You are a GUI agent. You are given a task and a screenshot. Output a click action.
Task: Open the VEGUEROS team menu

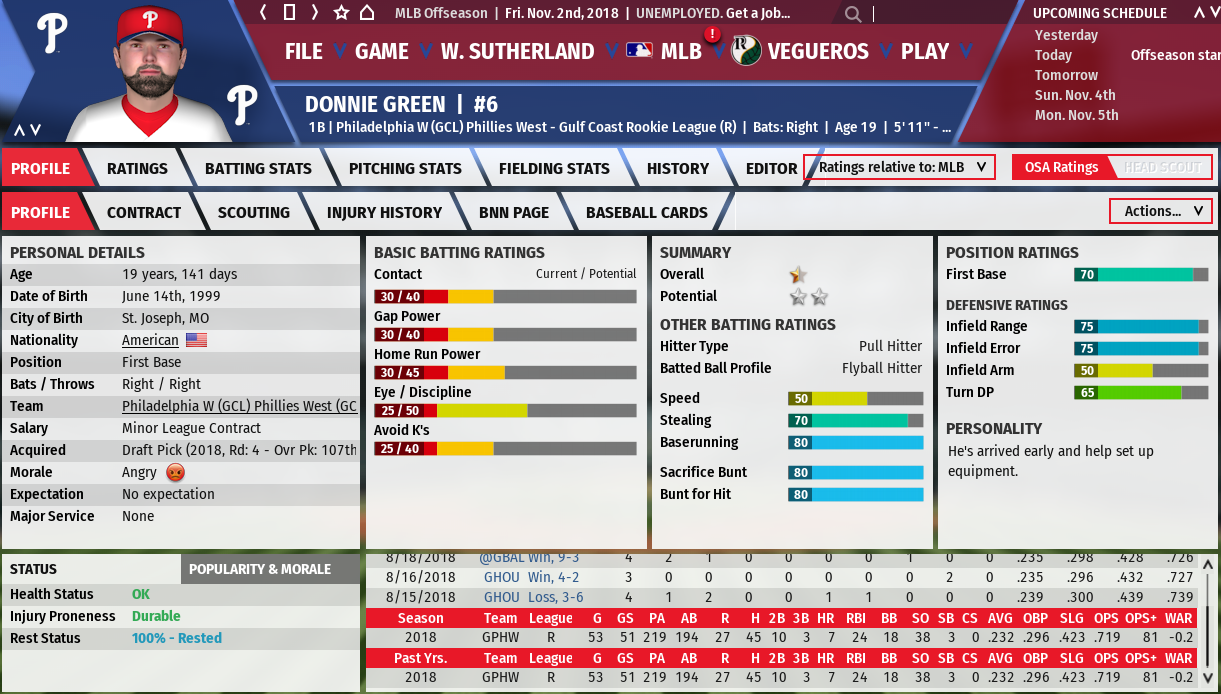[x=817, y=52]
